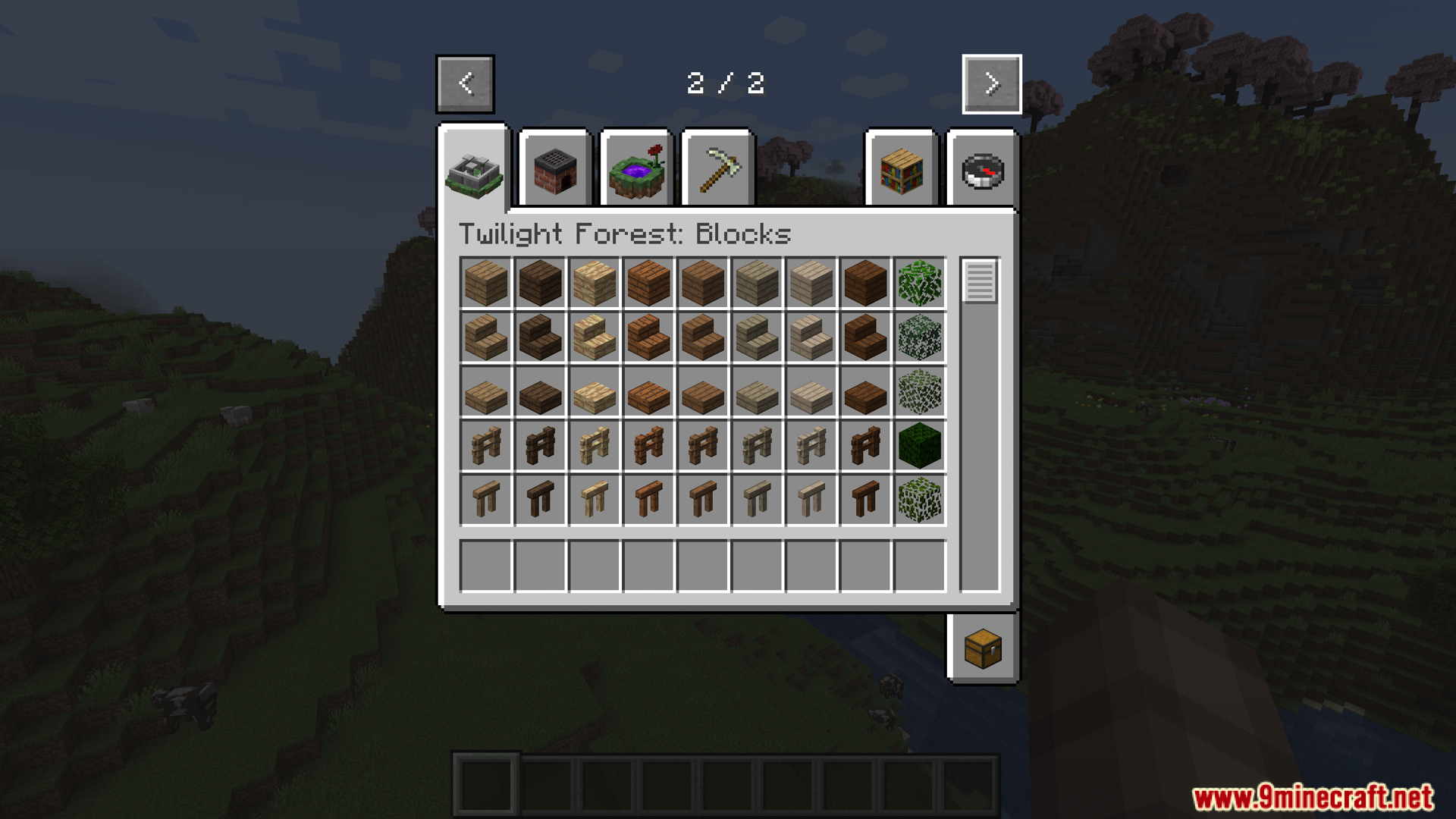Screen dimensions: 1456x819
Task: Open the bookshelf search tab
Action: tap(901, 171)
